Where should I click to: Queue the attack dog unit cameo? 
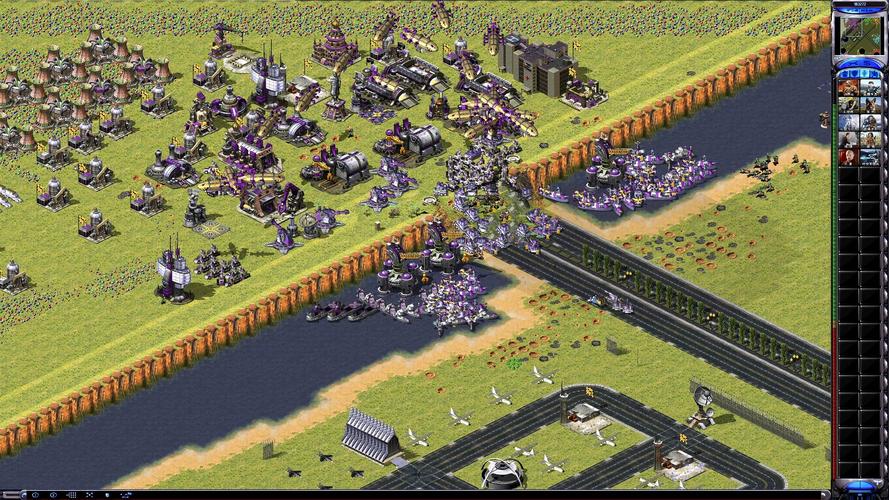[869, 104]
